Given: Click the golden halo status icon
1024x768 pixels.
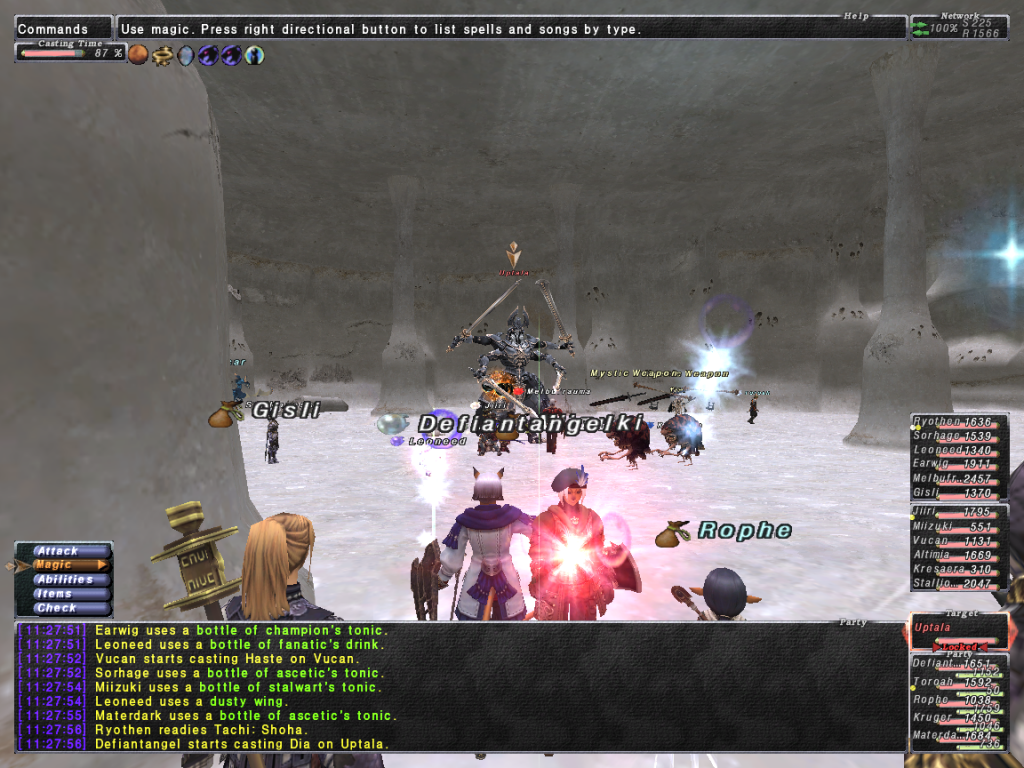Looking at the screenshot, I should (x=162, y=55).
